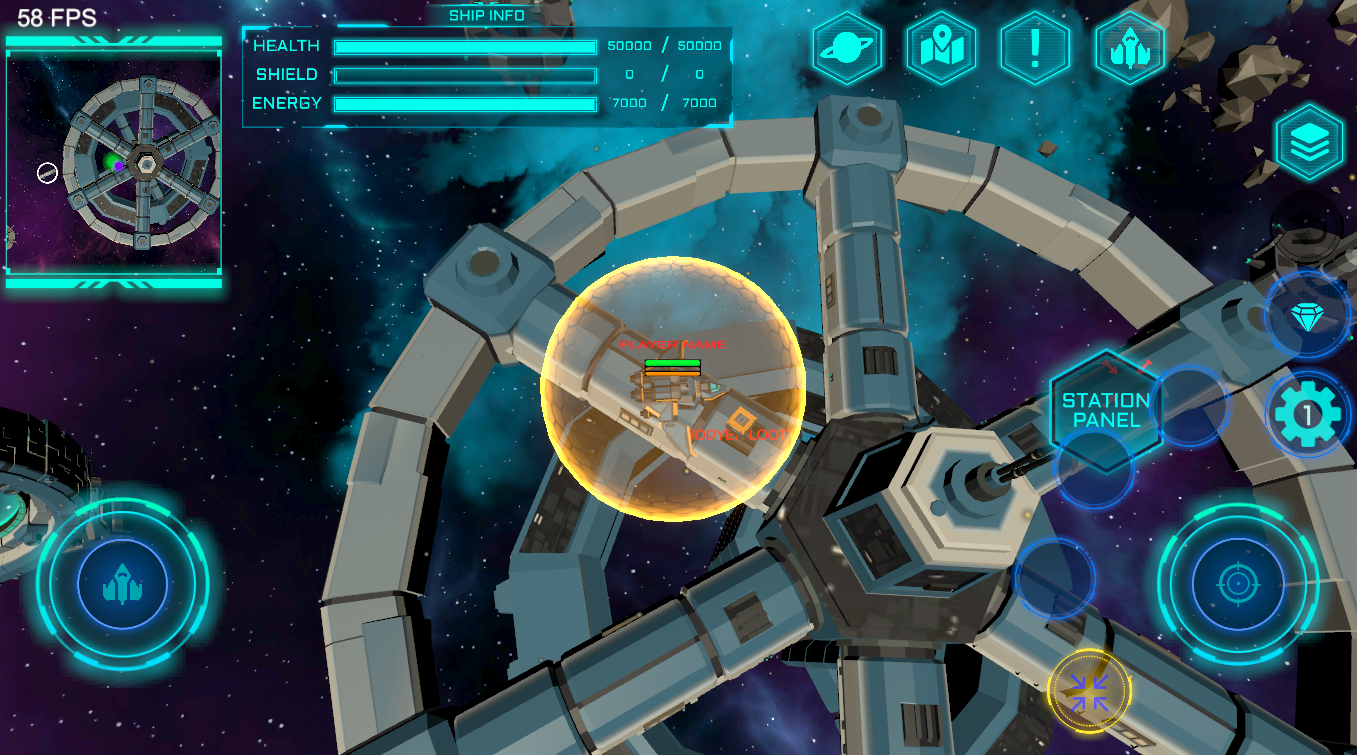1357x755 pixels.
Task: Open the diamond gem button
Action: click(x=1306, y=317)
